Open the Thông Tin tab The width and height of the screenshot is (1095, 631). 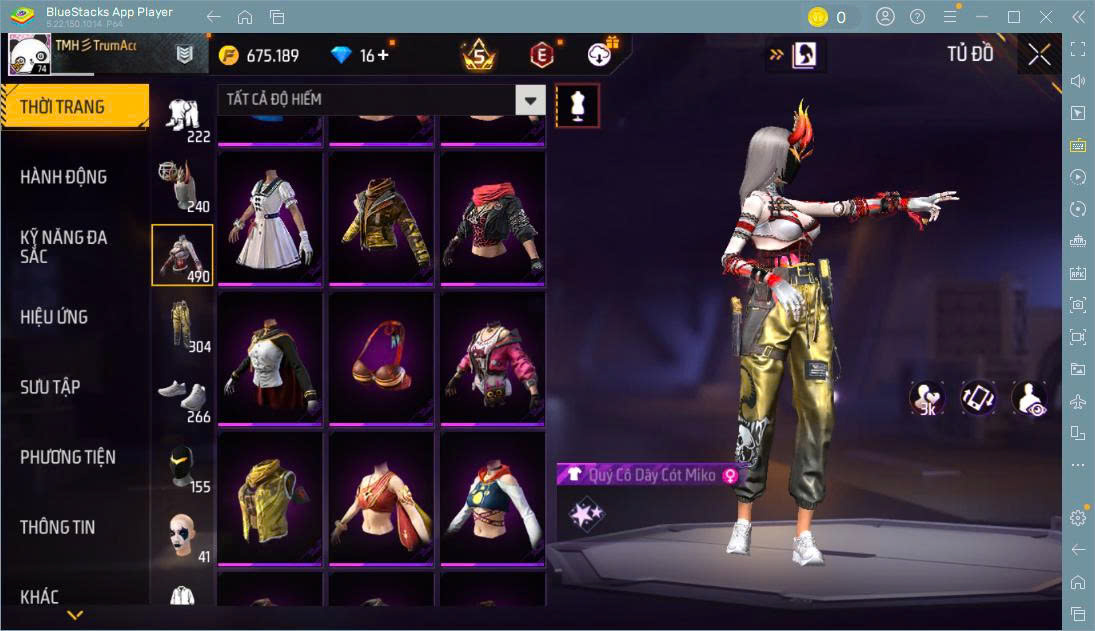(58, 527)
